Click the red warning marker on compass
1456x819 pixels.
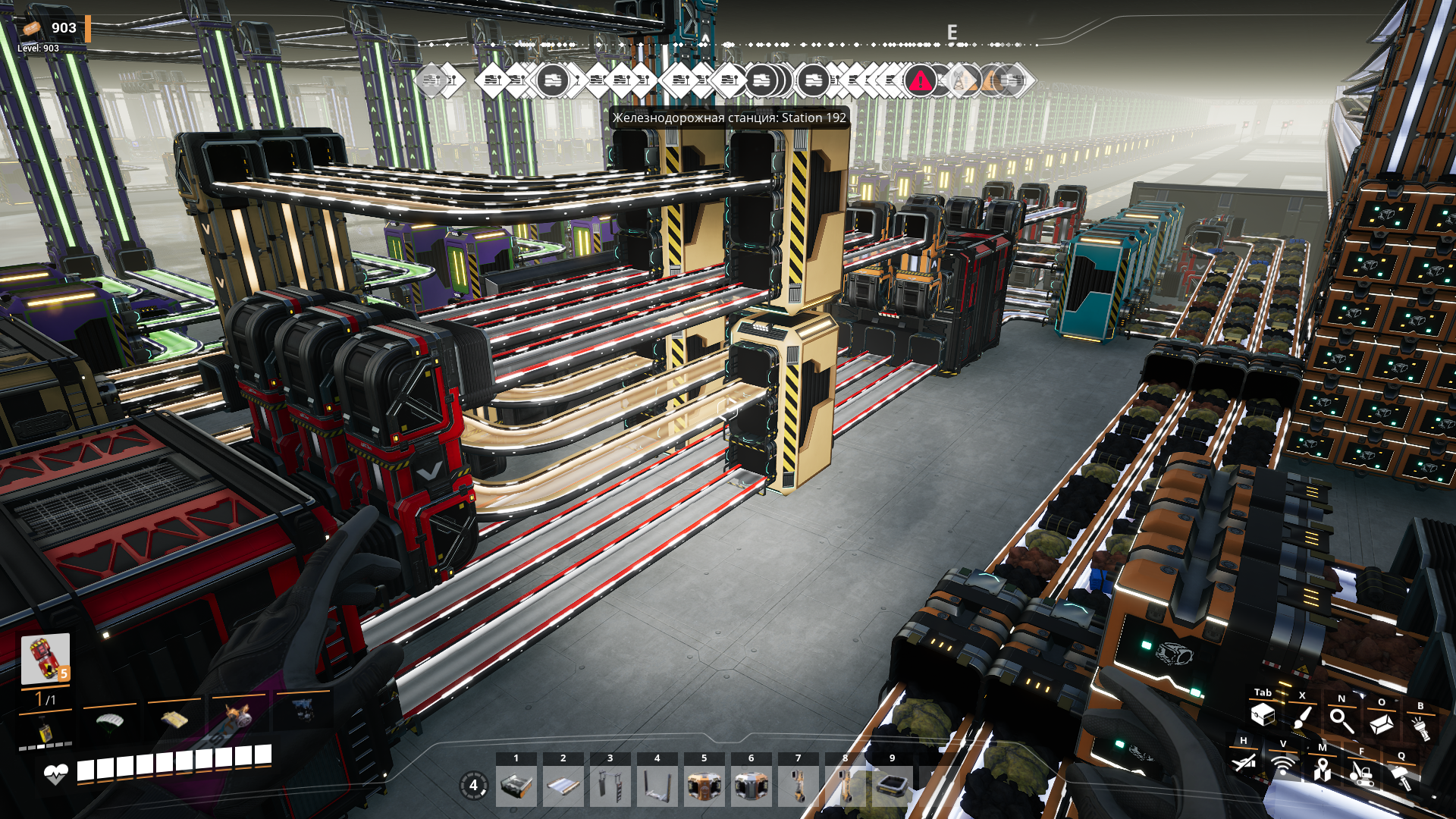(x=920, y=80)
